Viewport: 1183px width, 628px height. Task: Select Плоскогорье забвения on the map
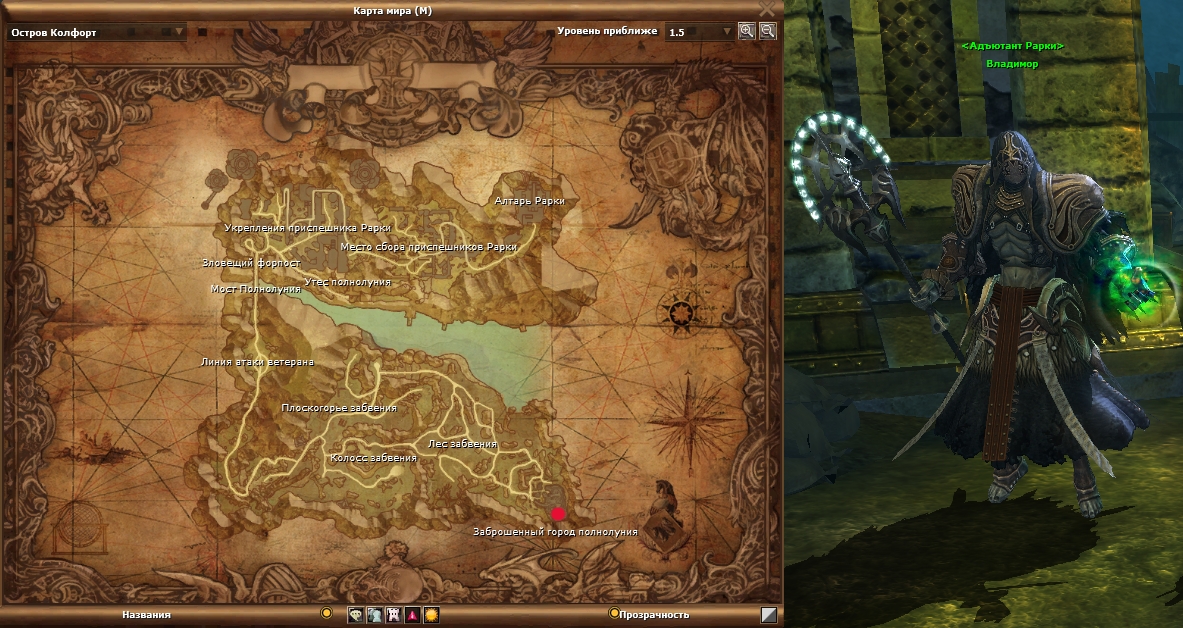tap(339, 408)
